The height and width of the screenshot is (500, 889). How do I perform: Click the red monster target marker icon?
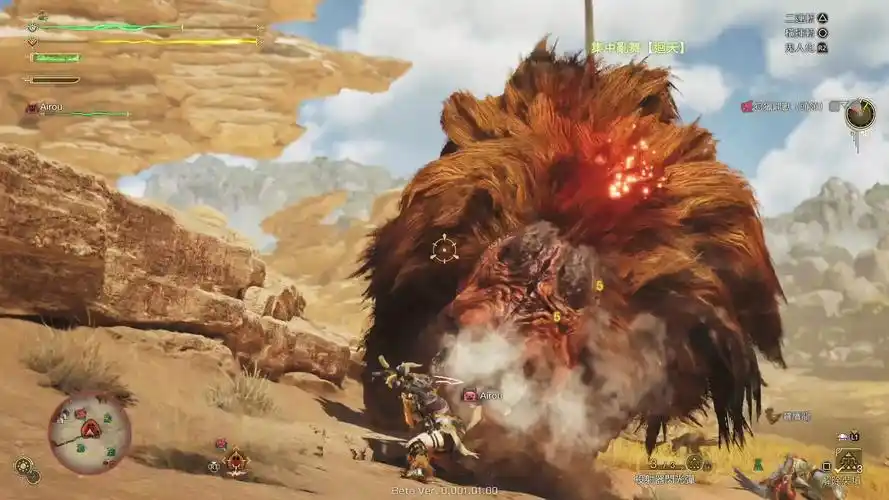pos(236,461)
